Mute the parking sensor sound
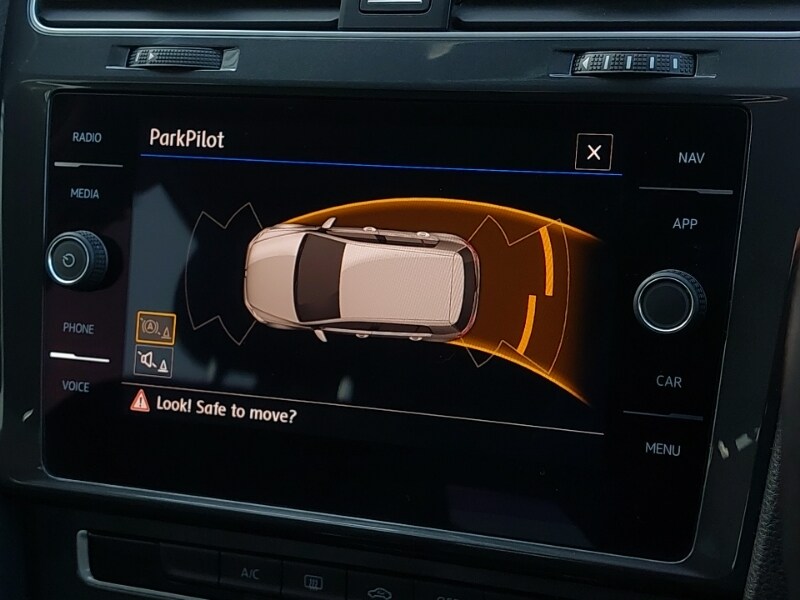Image resolution: width=800 pixels, height=600 pixels. [153, 361]
